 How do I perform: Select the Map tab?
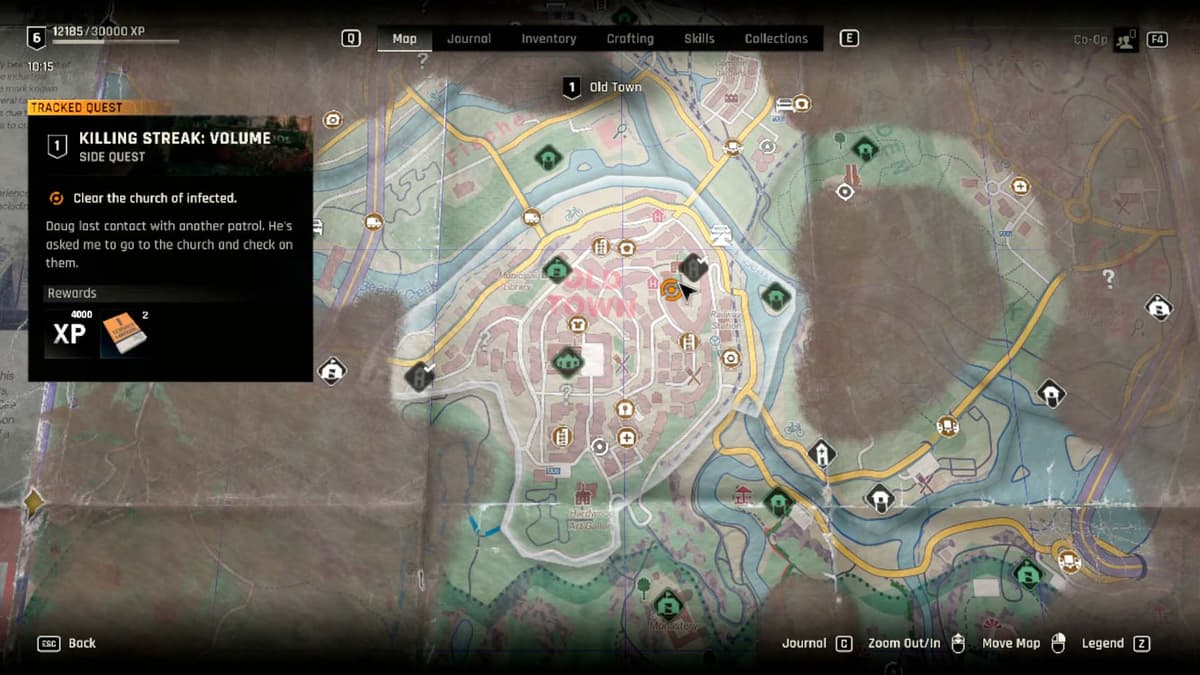404,39
